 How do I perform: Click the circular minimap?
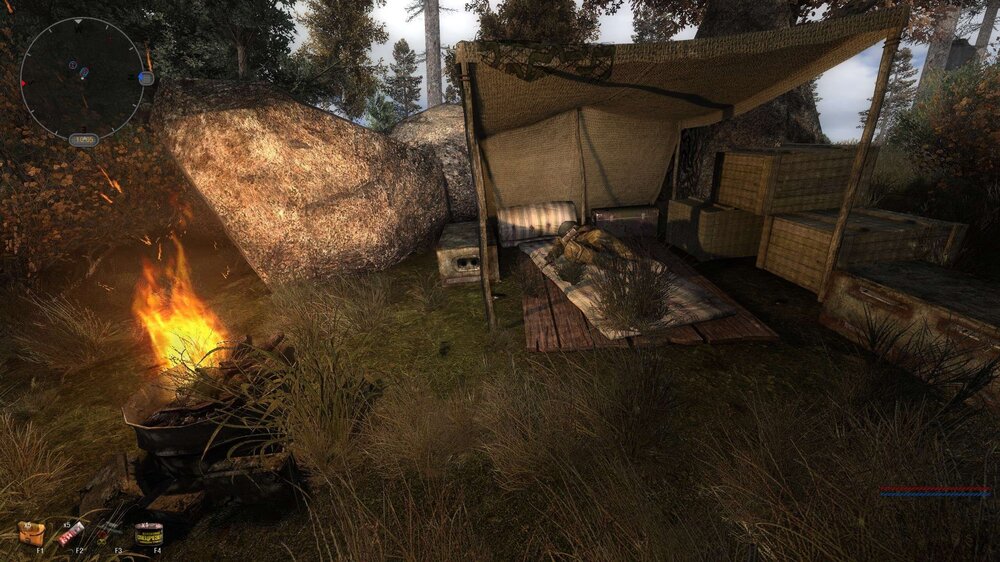[82, 78]
